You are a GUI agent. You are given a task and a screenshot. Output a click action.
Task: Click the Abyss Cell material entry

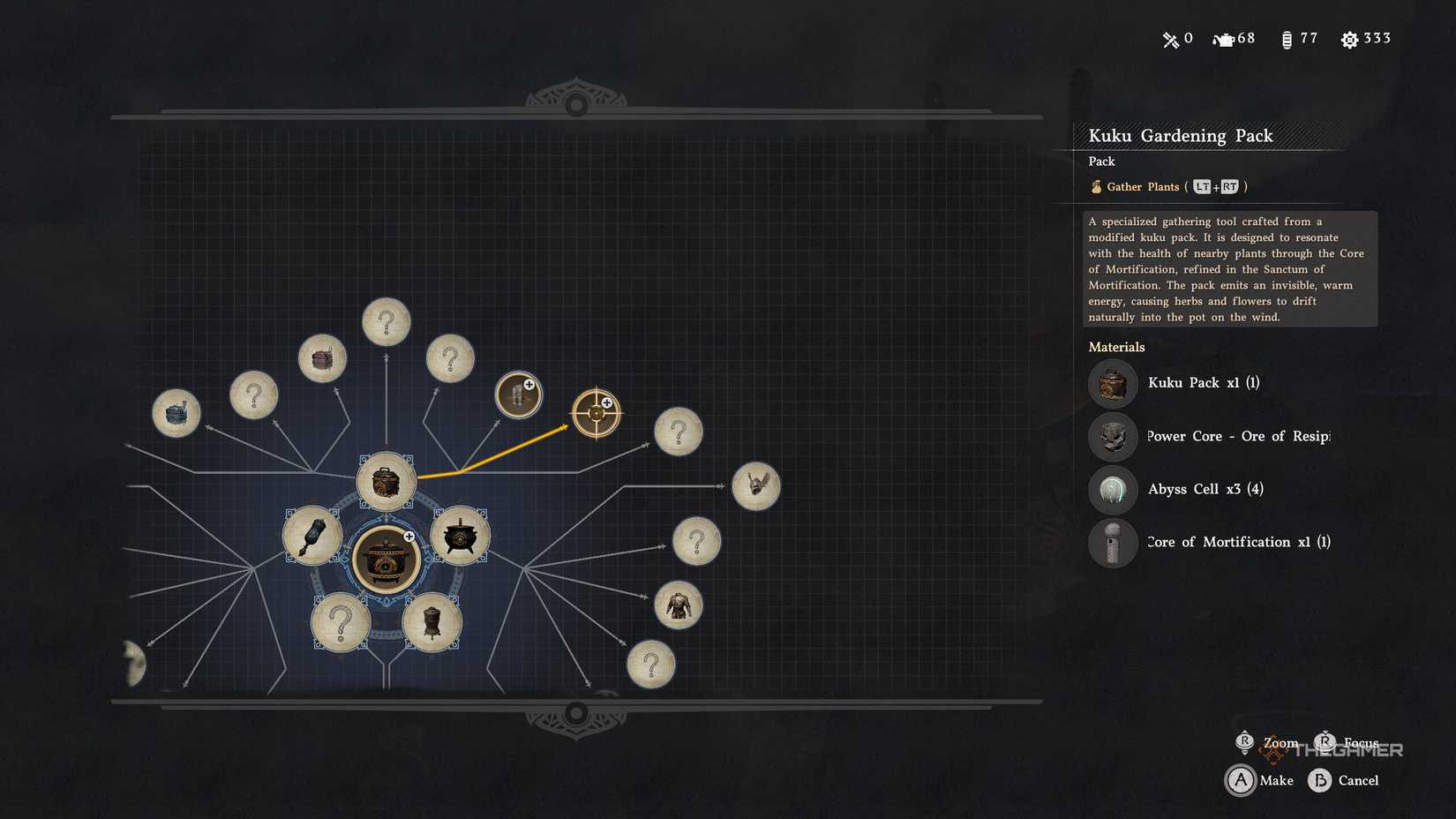[x=1206, y=489]
